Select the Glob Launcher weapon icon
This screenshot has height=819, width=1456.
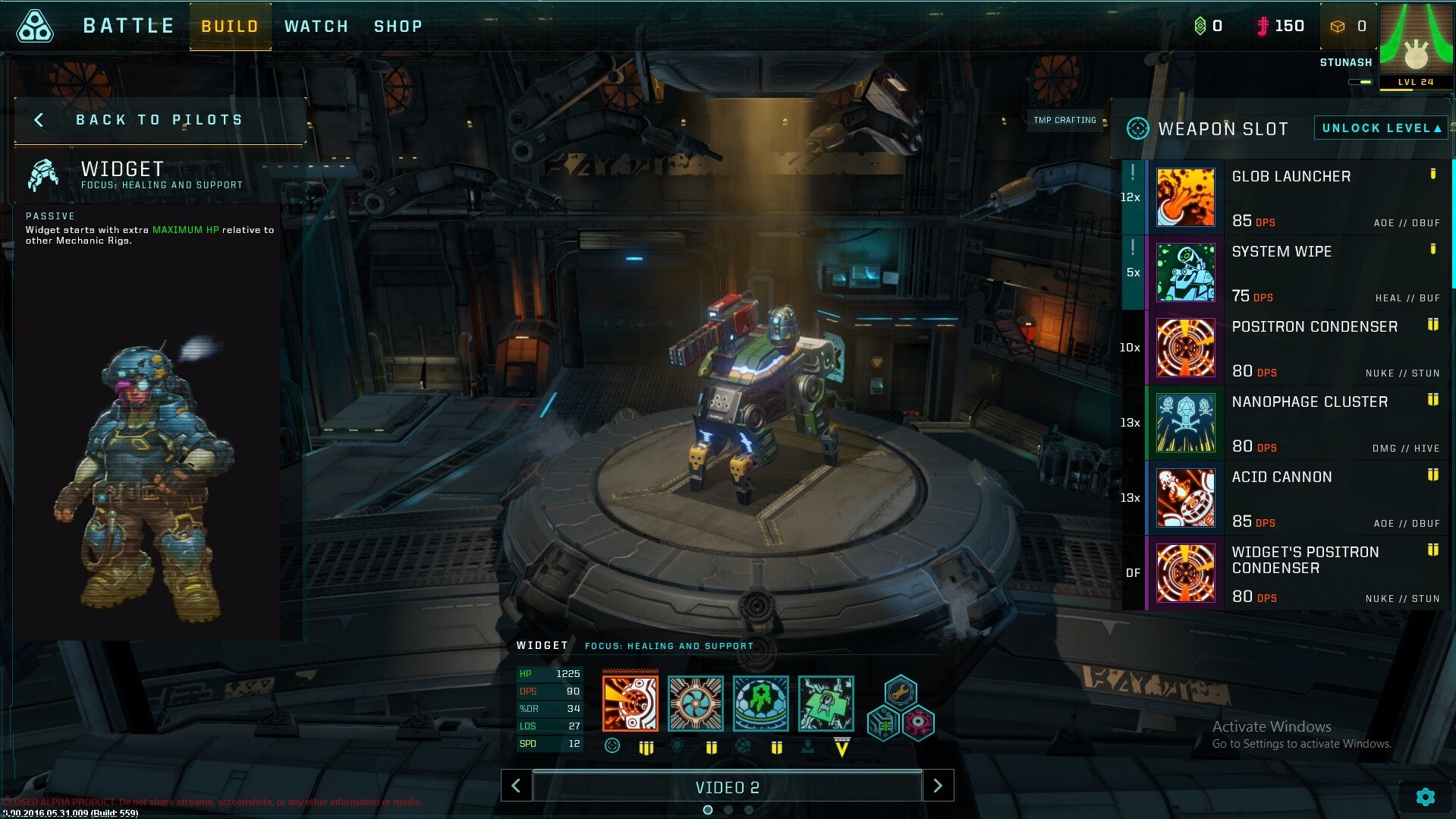1185,197
